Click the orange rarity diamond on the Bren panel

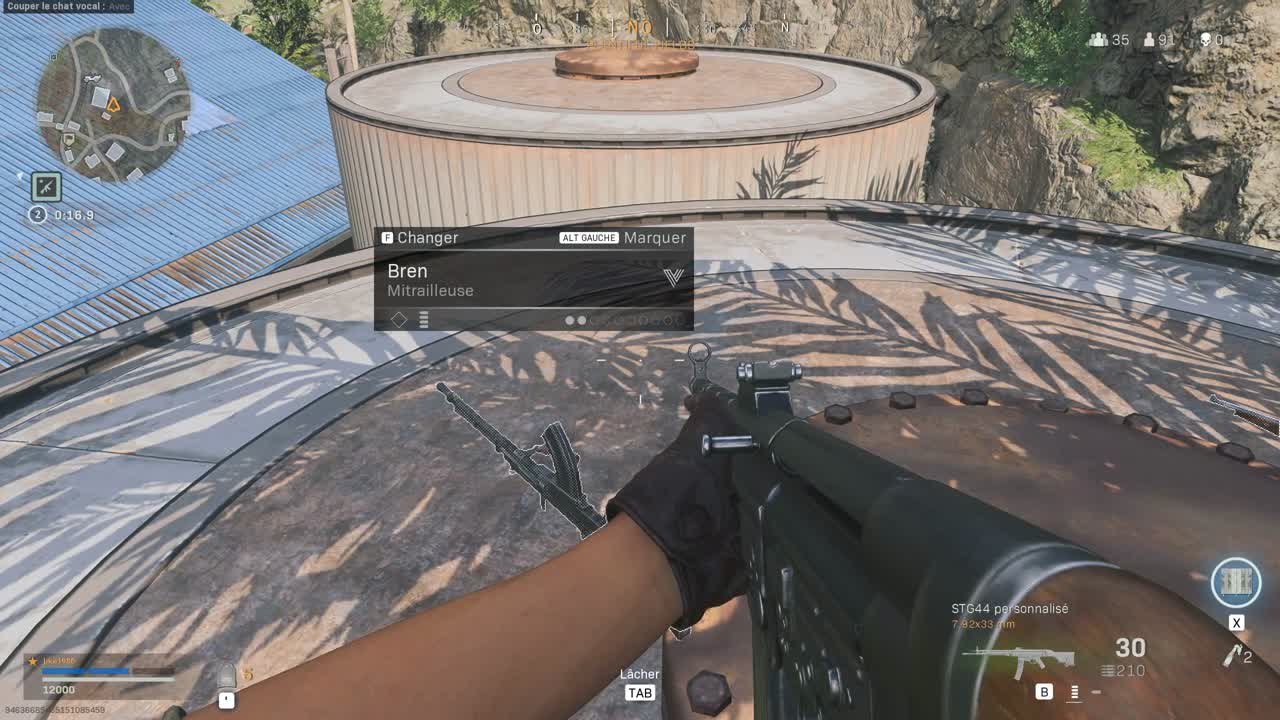coord(400,320)
